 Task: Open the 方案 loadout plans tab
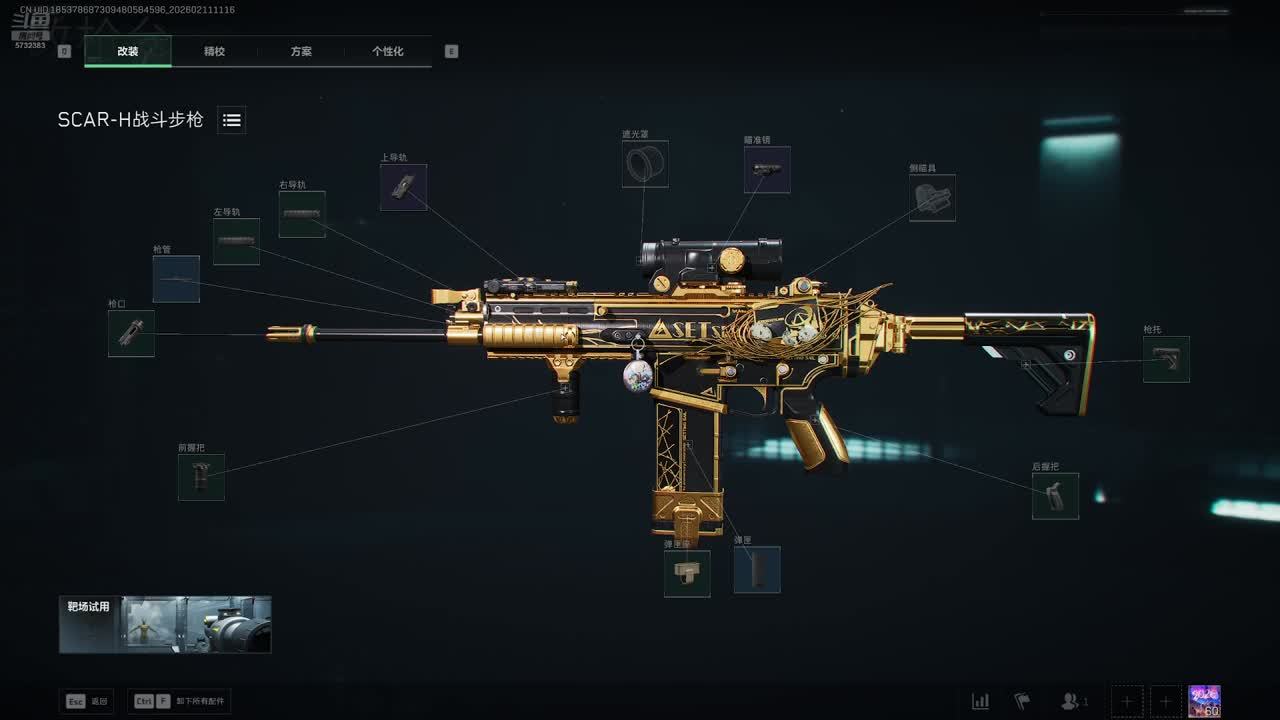301,51
